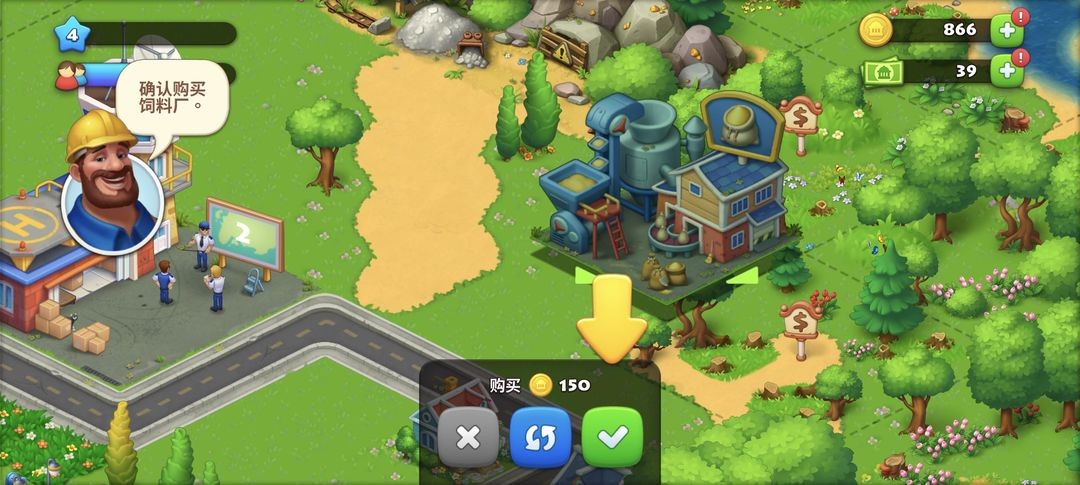This screenshot has width=1080, height=485.
Task: Cancel the purchase with the gray X
Action: point(468,437)
